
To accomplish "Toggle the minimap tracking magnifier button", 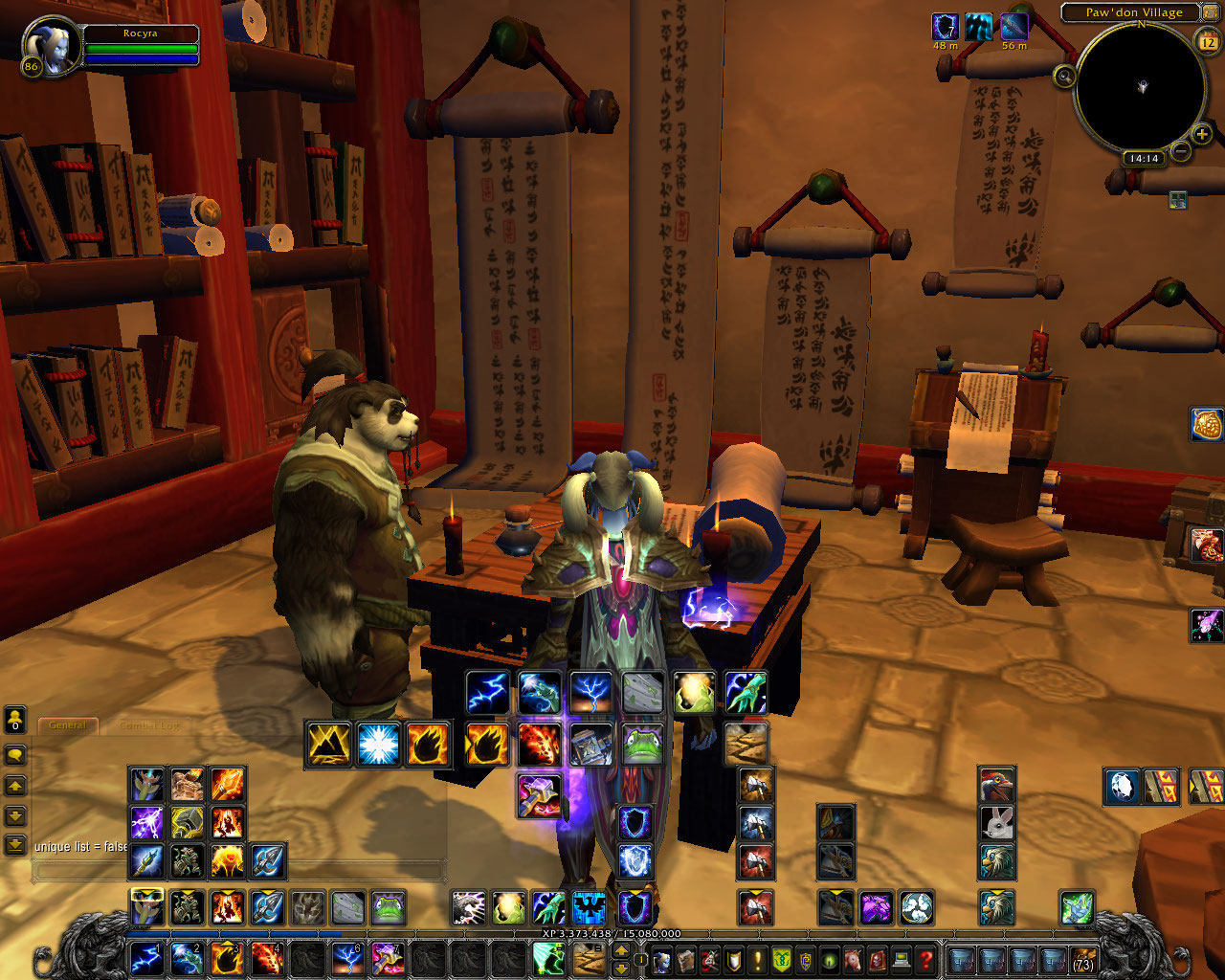I will tap(1064, 77).
